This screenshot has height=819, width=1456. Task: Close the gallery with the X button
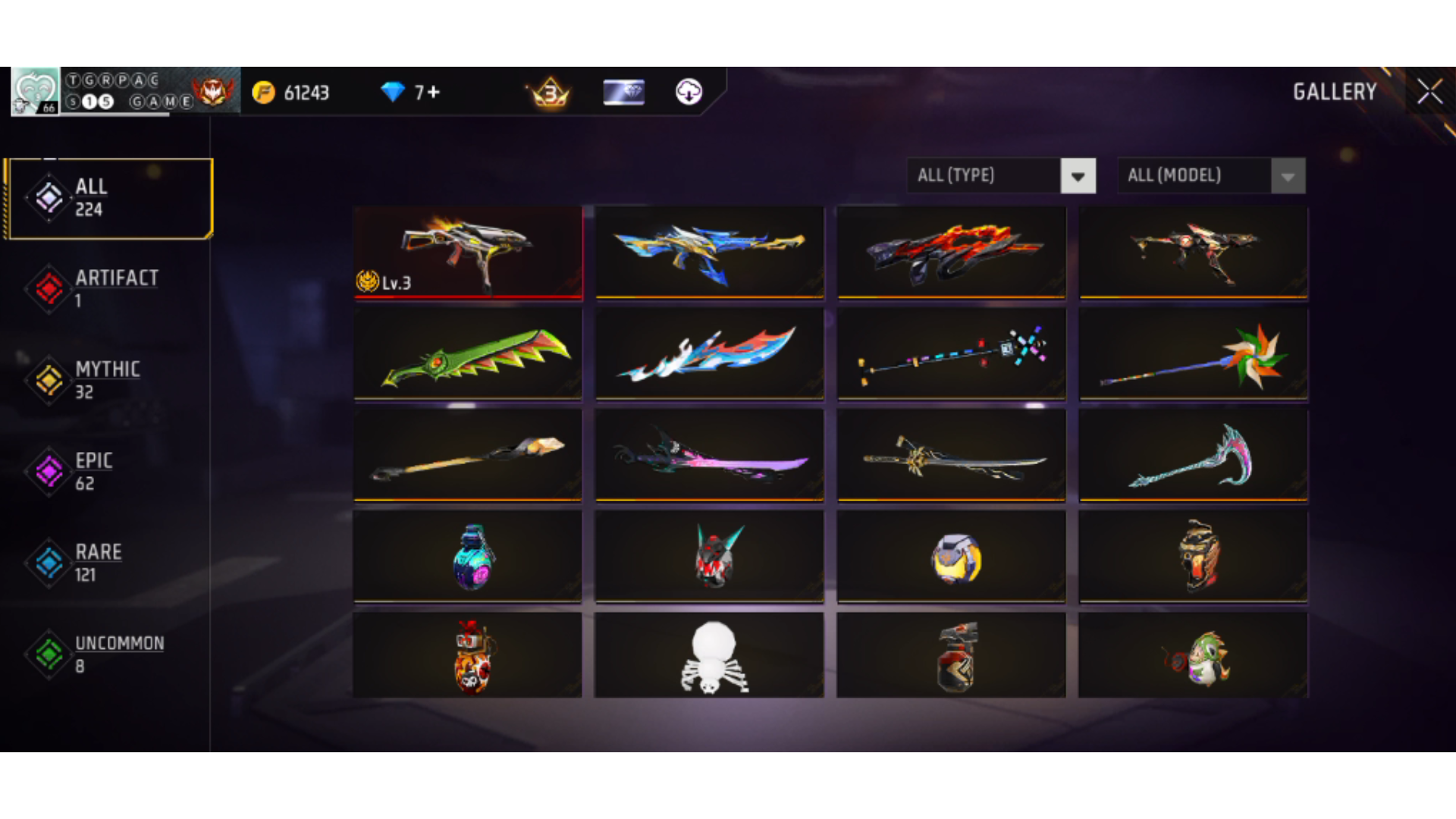coord(1430,91)
